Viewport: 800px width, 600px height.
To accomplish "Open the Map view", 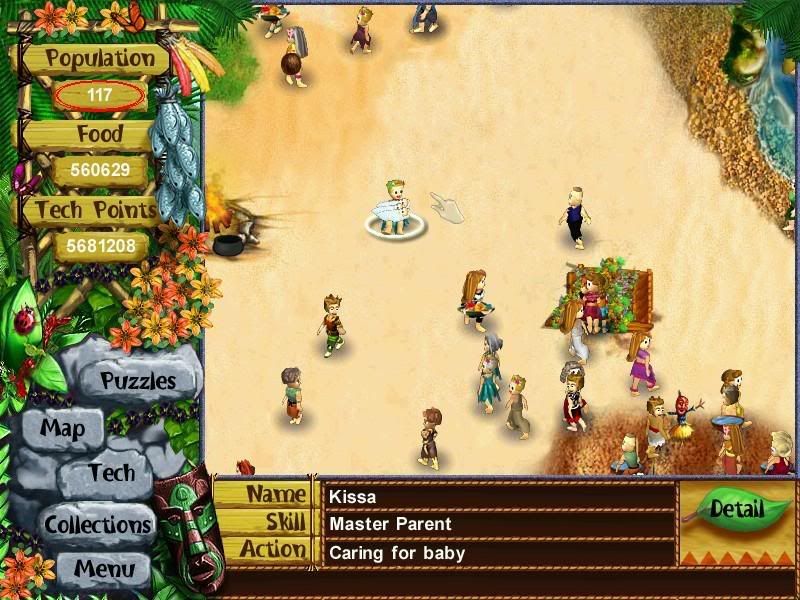I will point(62,430).
